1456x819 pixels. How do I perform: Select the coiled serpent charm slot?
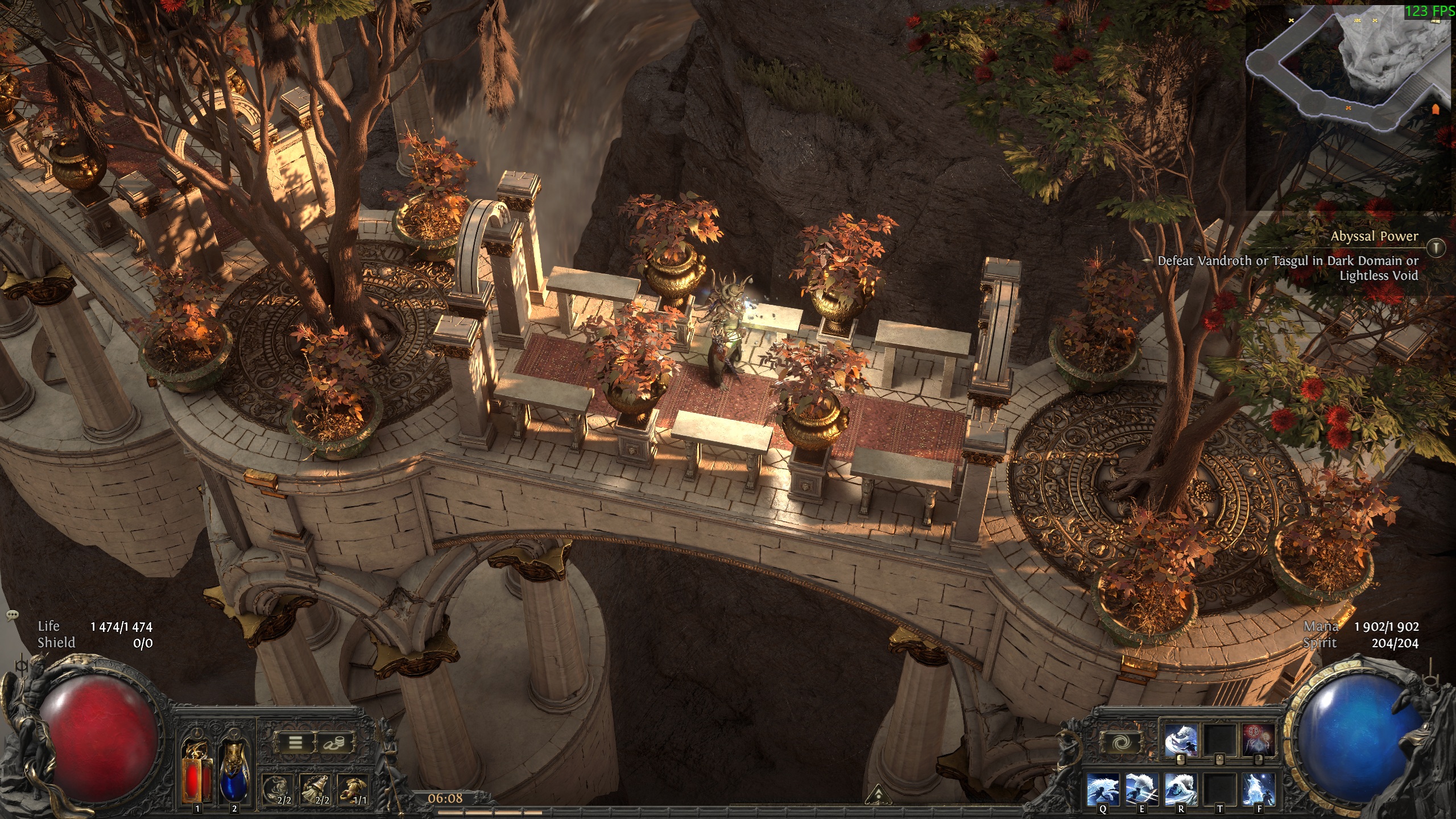[279, 791]
